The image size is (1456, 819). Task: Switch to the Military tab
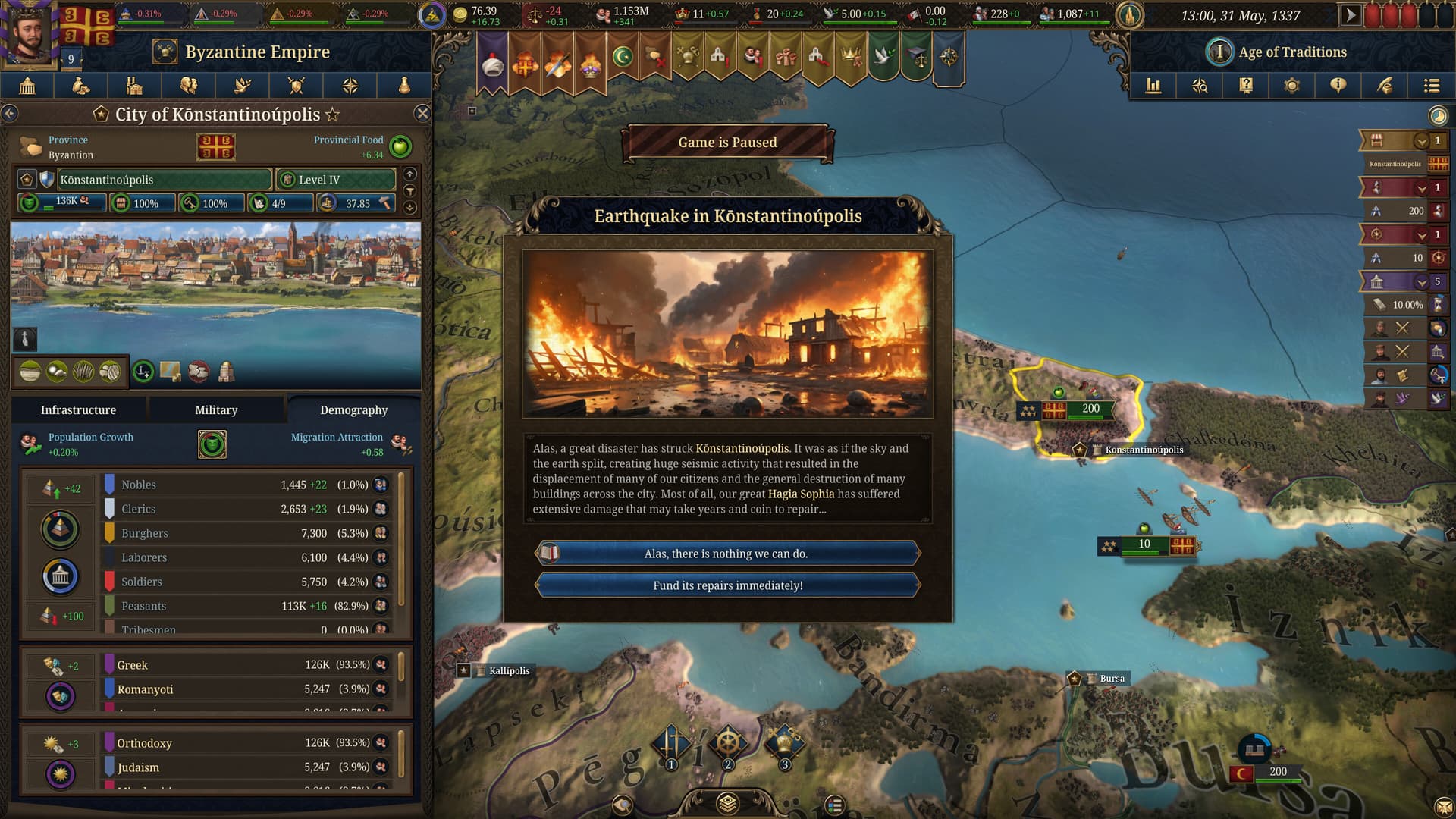coord(215,409)
